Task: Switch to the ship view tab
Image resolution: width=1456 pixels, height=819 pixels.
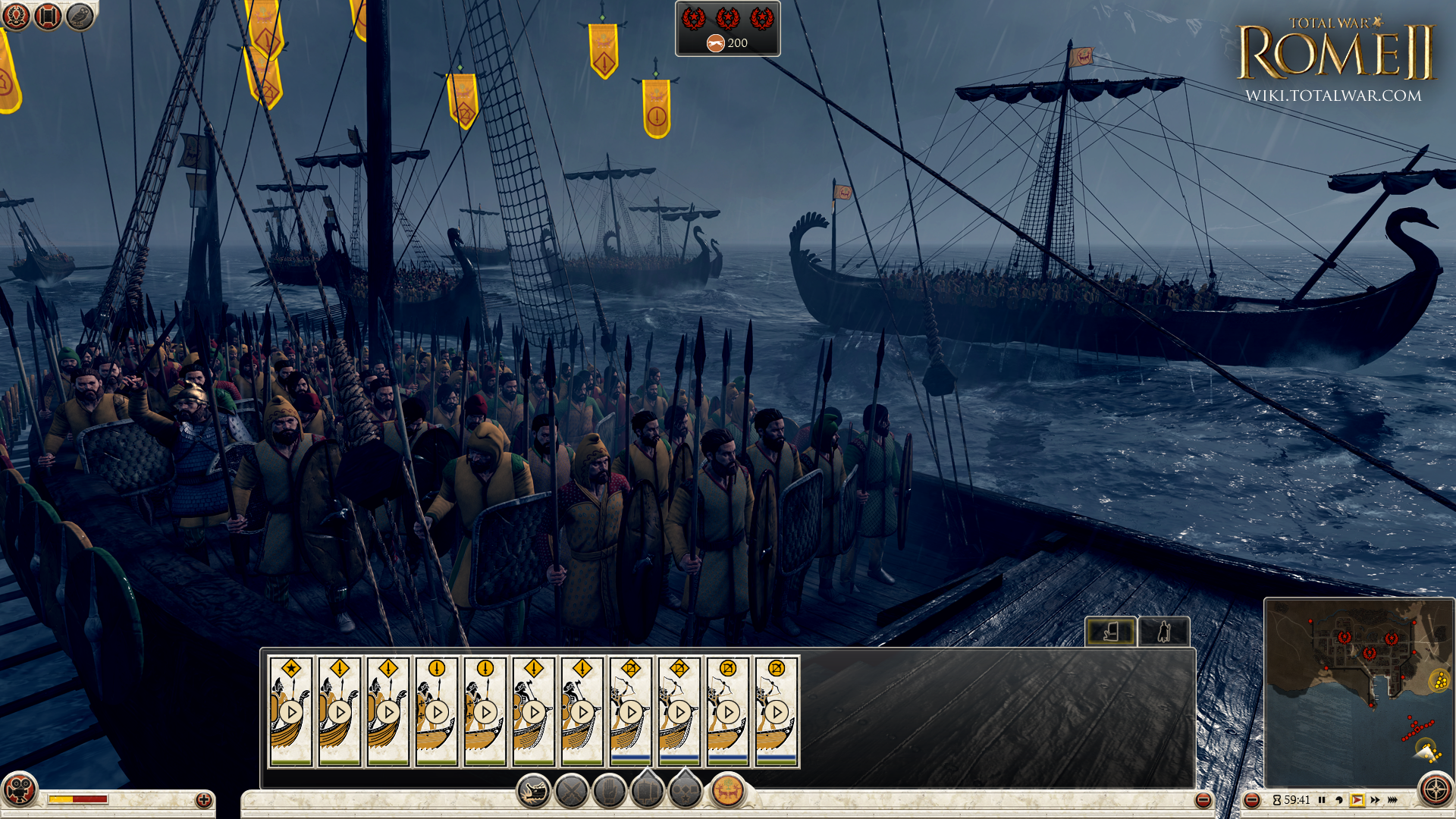Action: pyautogui.click(x=1111, y=631)
